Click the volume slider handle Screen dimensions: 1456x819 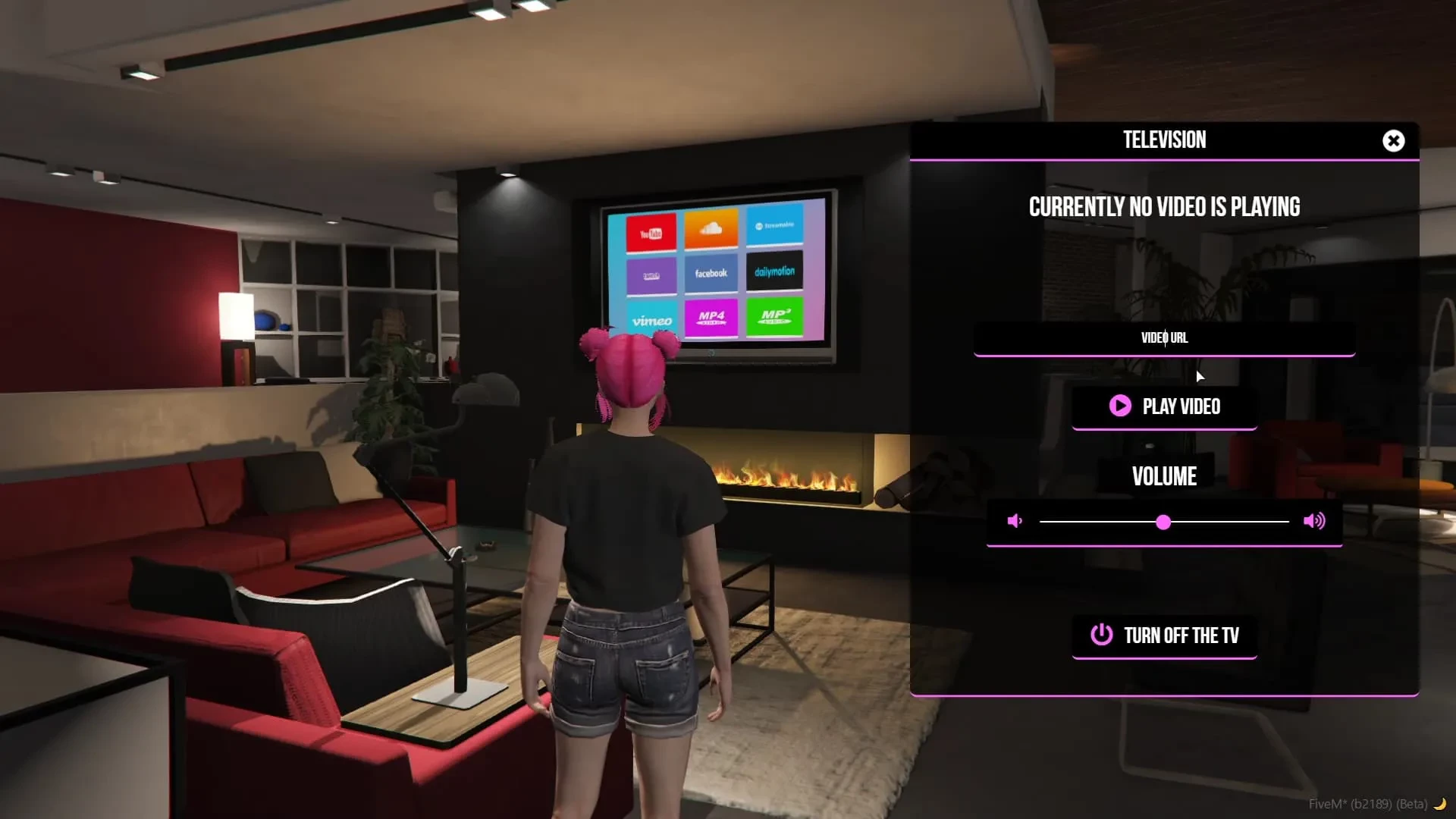tap(1163, 522)
